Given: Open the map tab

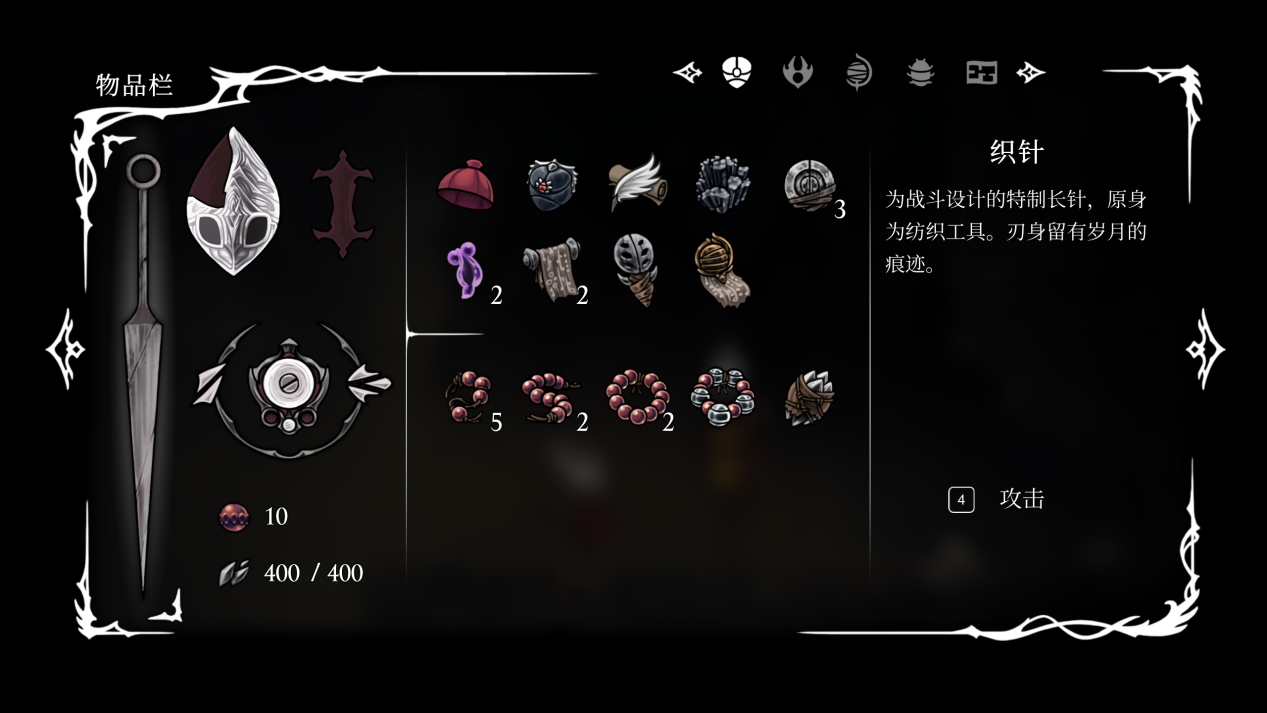Looking at the screenshot, I should (981, 72).
